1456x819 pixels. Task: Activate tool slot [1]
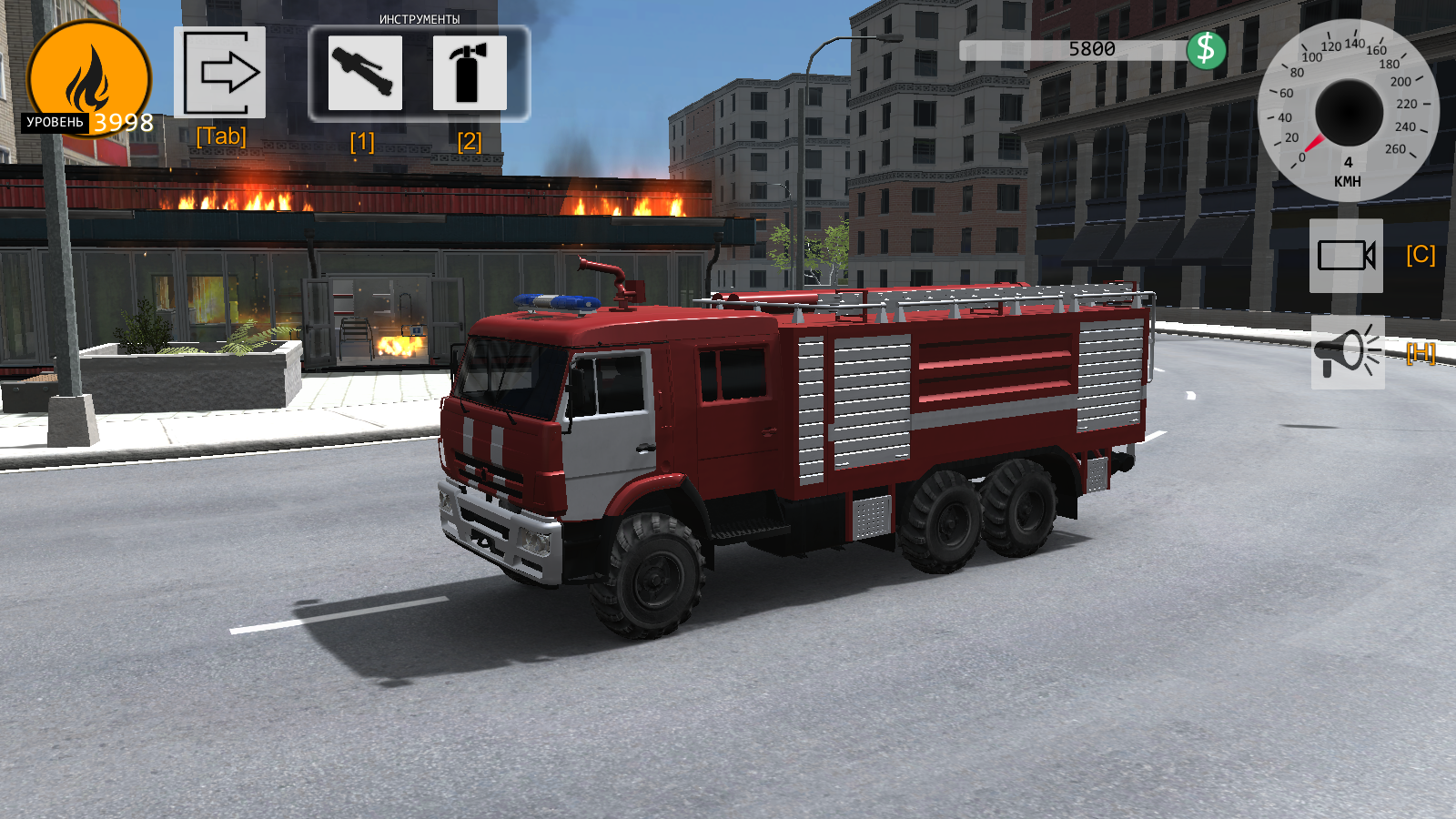click(x=363, y=140)
